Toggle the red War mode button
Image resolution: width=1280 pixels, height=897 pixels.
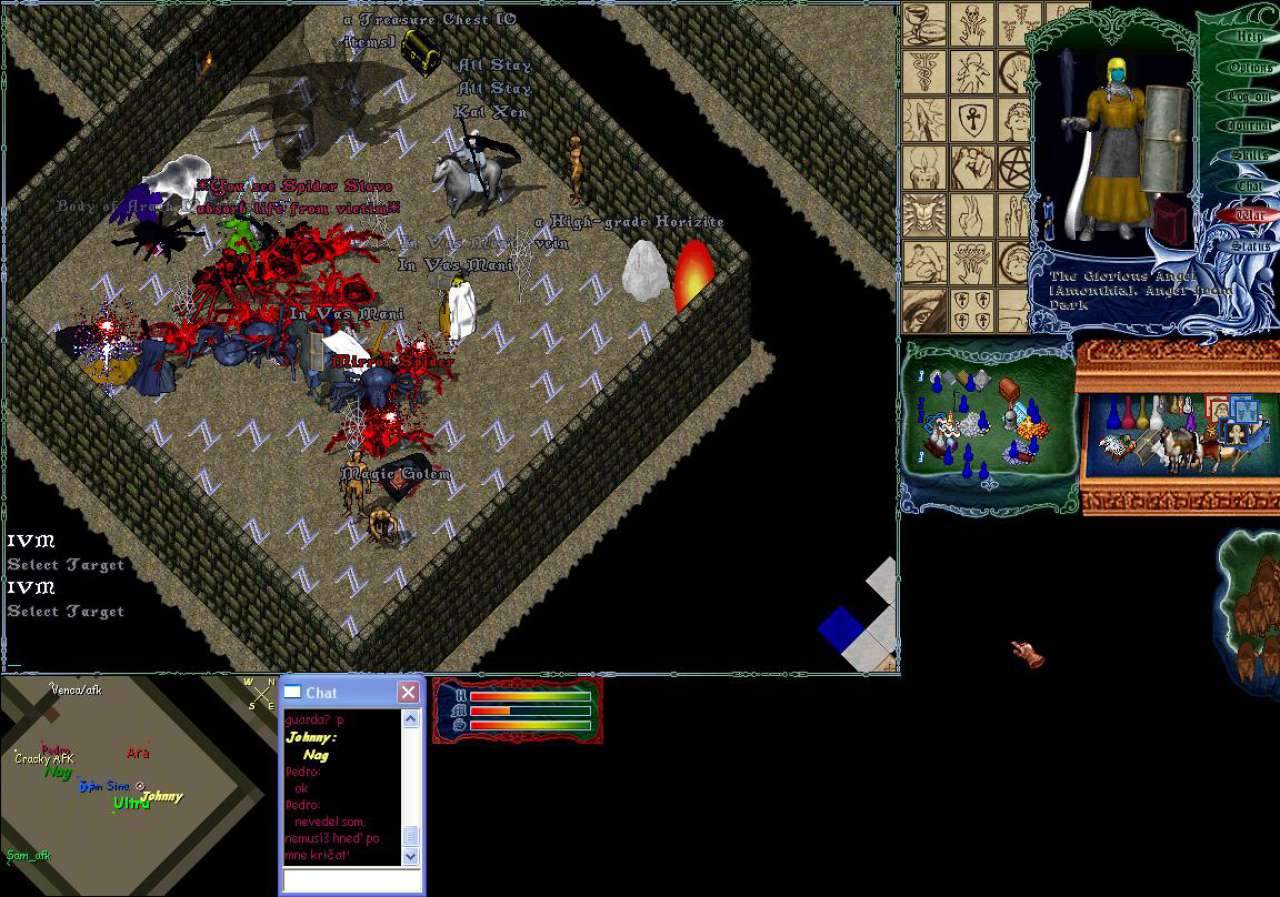click(x=1250, y=215)
